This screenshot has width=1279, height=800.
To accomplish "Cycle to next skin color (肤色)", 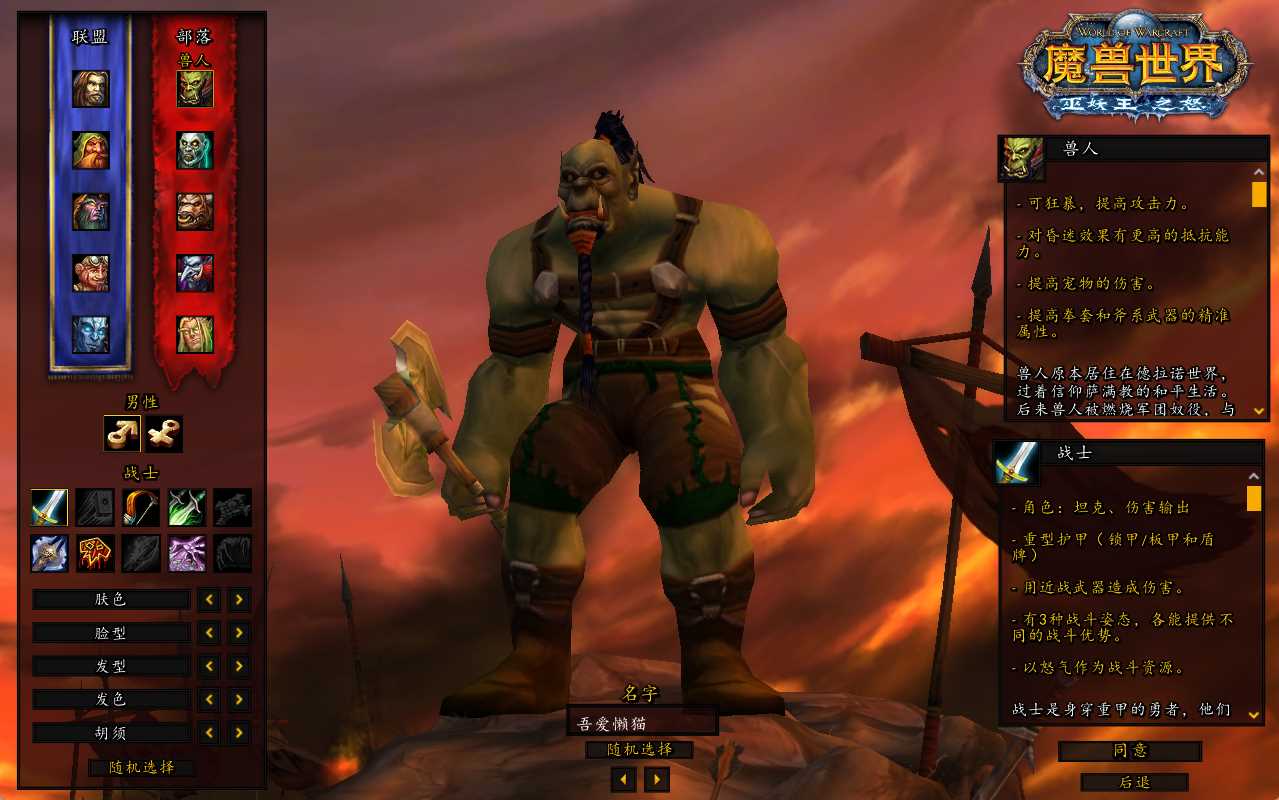I will click(x=239, y=599).
